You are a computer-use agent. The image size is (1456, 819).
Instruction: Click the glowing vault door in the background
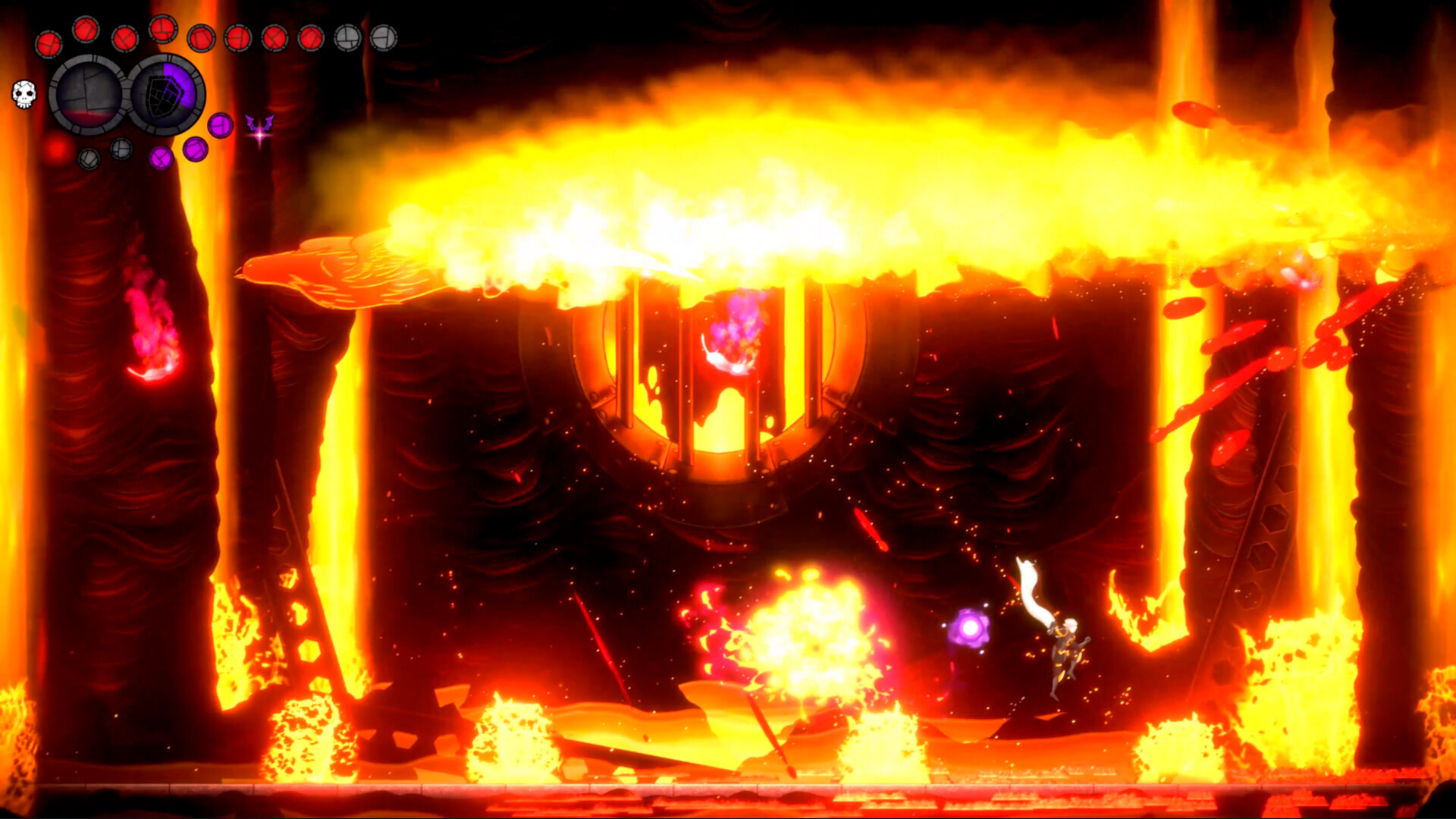pos(728,394)
